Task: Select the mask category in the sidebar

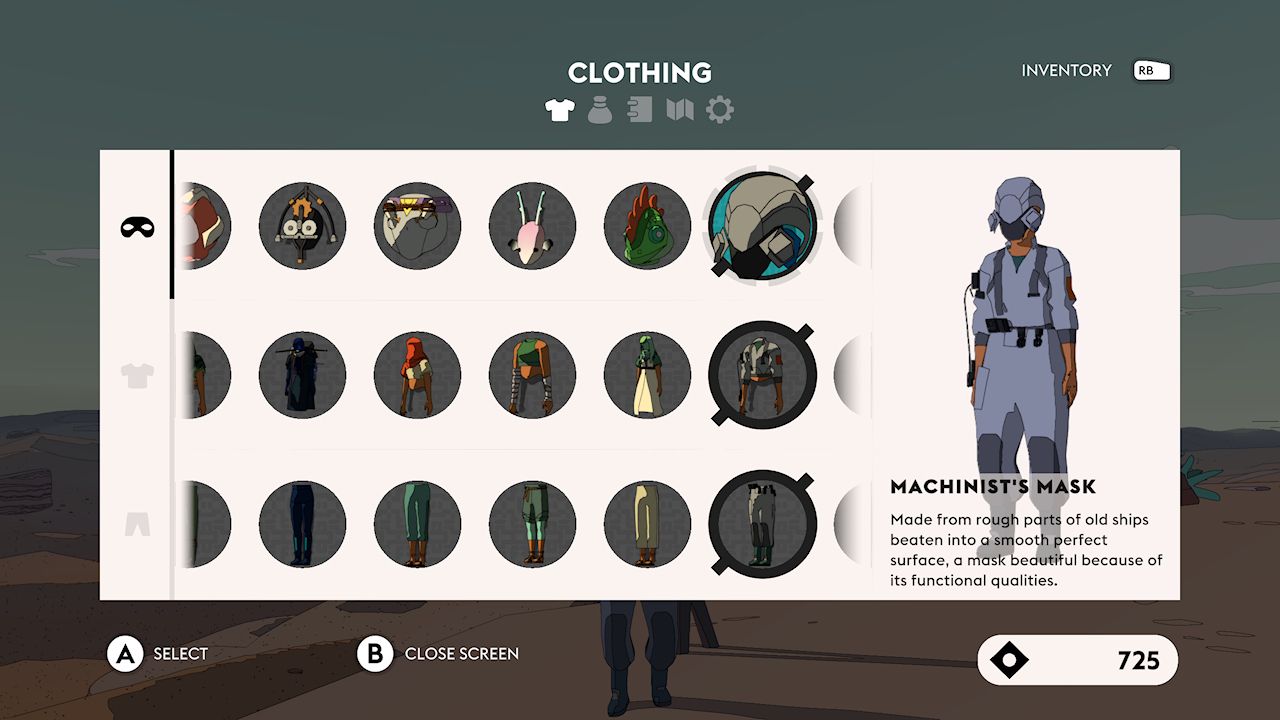Action: click(137, 227)
